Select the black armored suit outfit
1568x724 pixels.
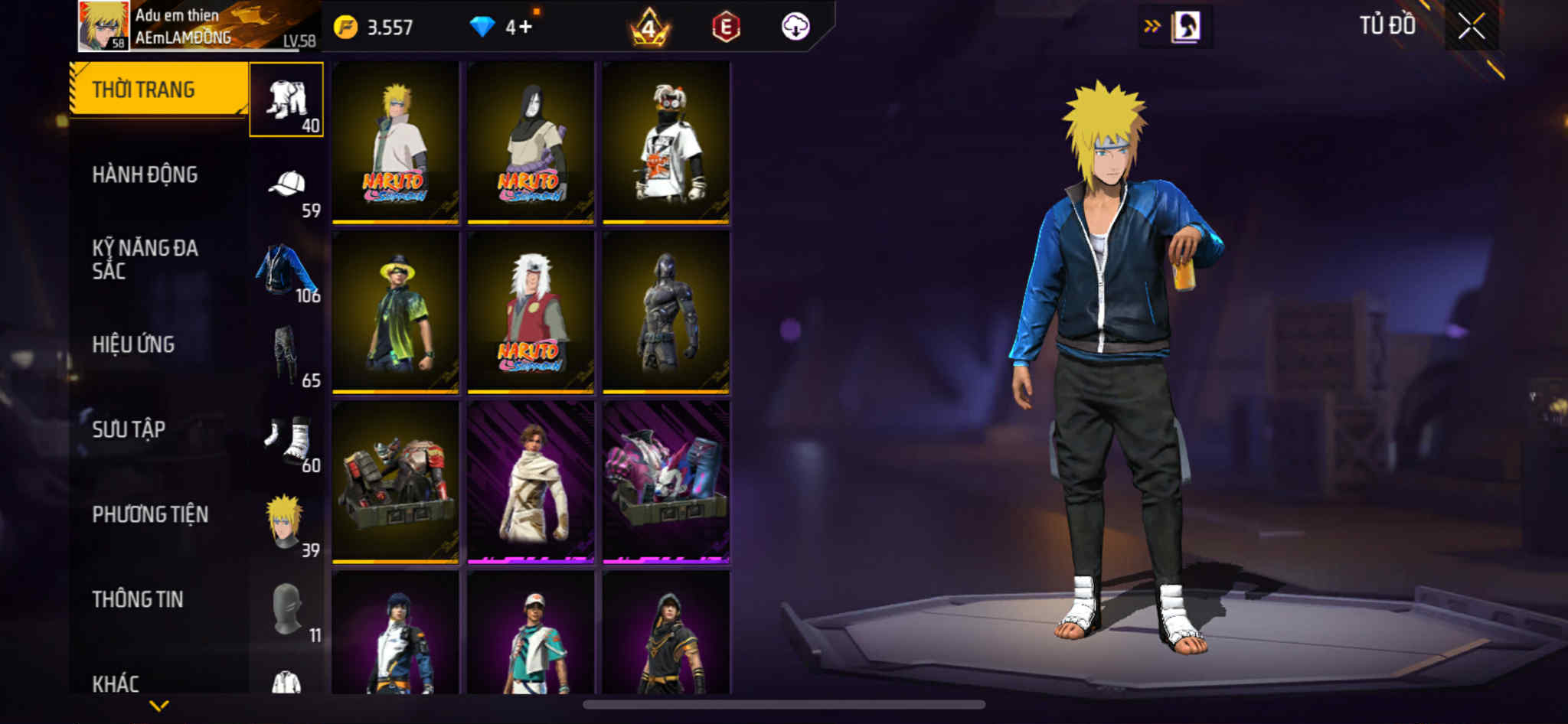(x=666, y=312)
